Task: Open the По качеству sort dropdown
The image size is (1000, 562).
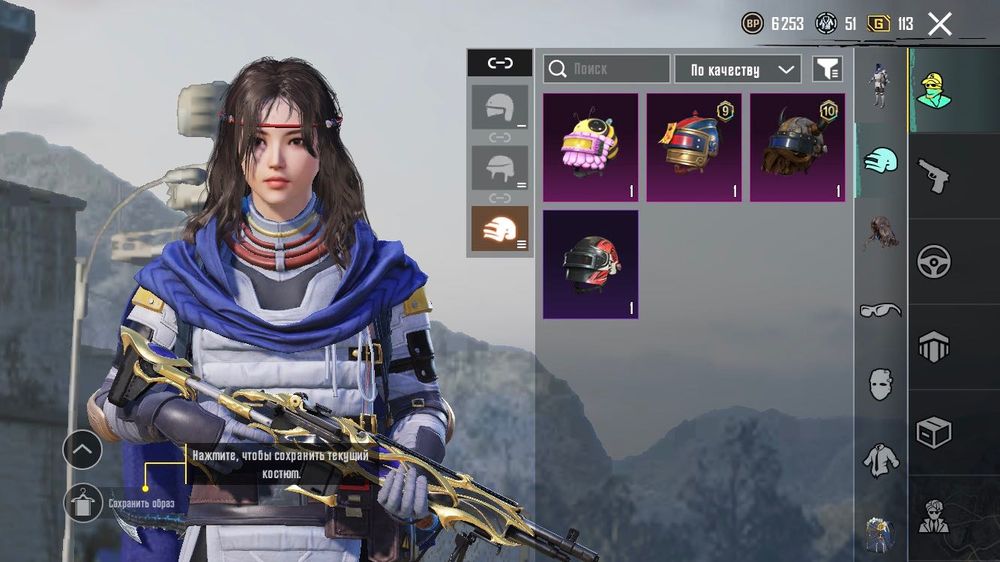Action: 738,69
